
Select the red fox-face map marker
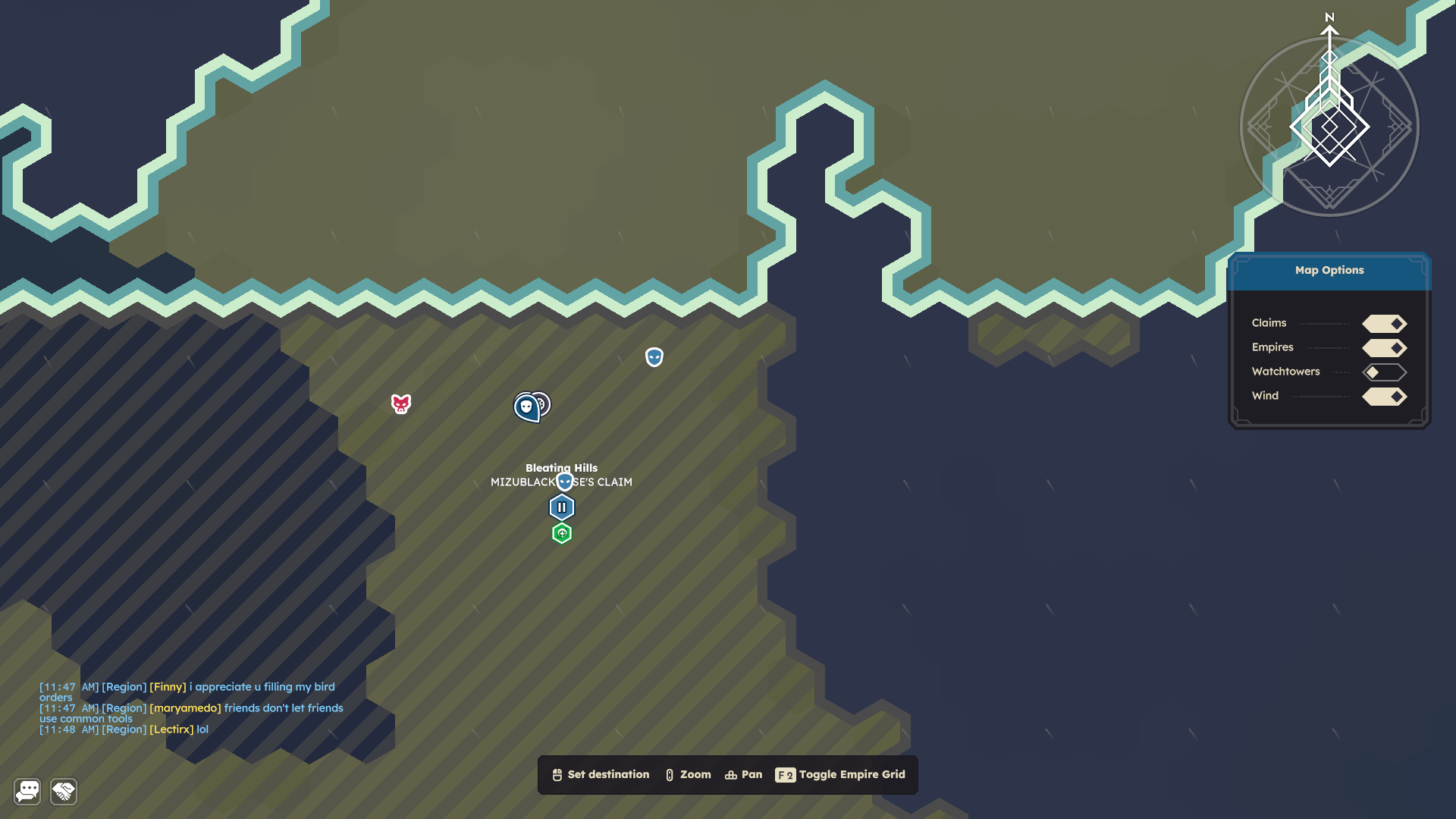click(x=401, y=404)
